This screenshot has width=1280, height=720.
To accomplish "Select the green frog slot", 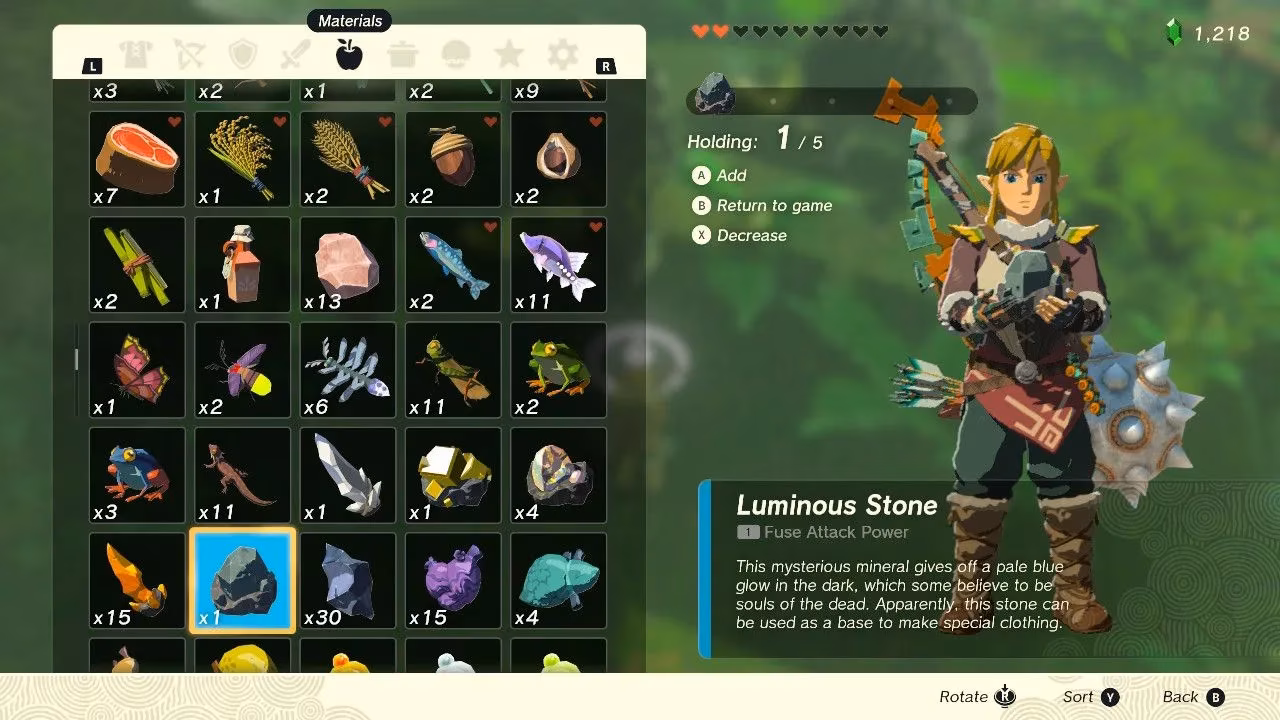I will 558,370.
